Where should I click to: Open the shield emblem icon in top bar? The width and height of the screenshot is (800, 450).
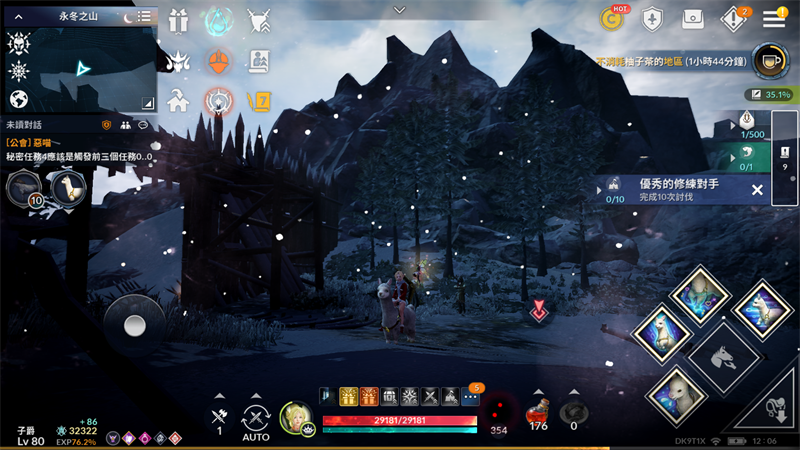pos(651,18)
